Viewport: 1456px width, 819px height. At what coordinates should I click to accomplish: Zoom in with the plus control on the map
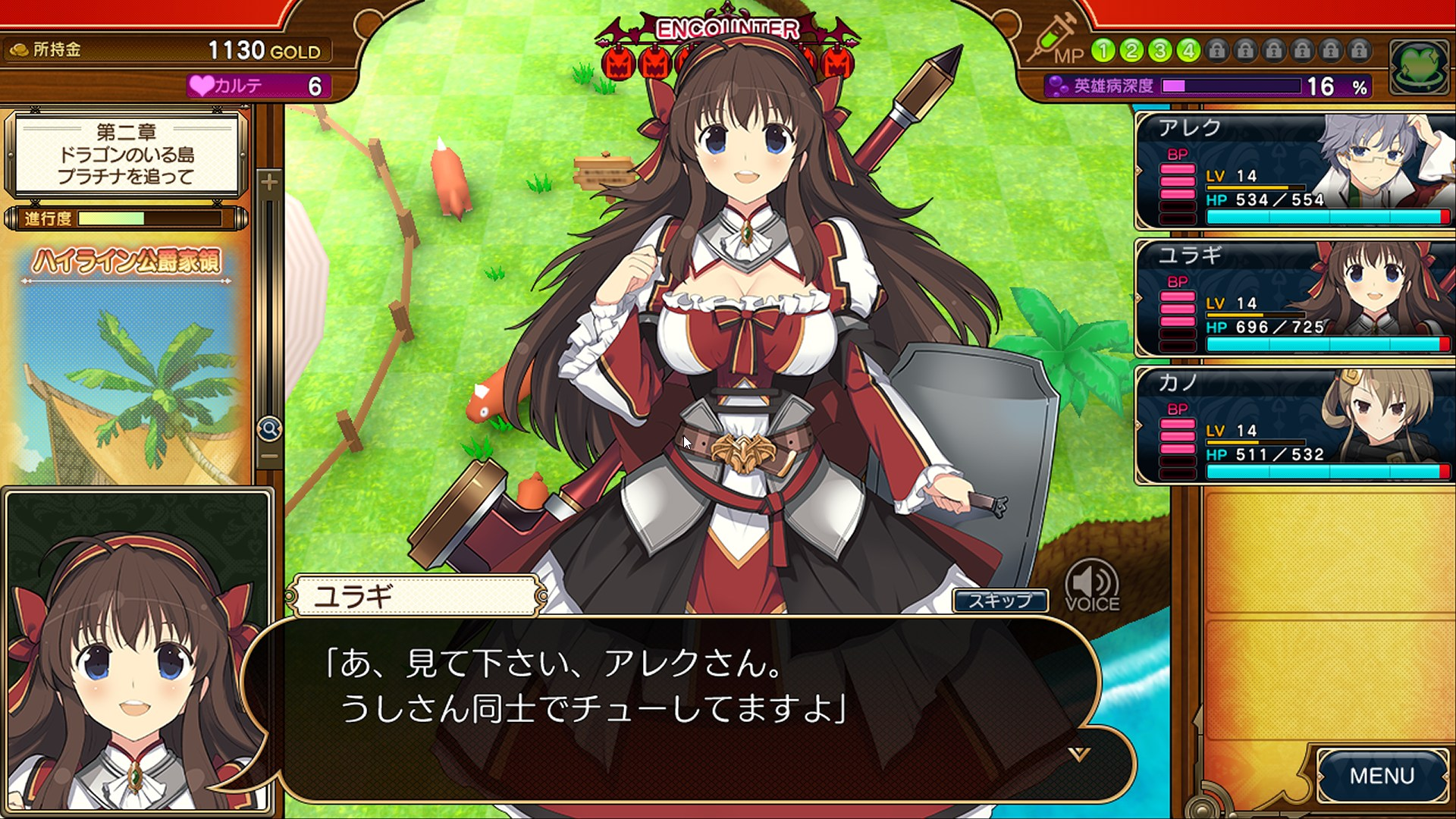271,182
